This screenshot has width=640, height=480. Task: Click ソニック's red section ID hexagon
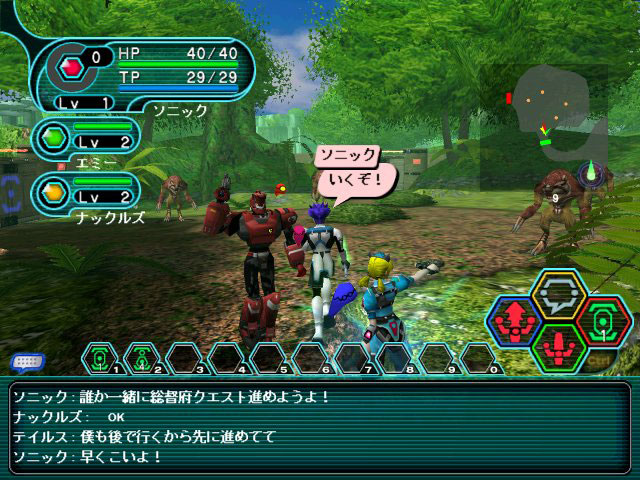tap(71, 67)
